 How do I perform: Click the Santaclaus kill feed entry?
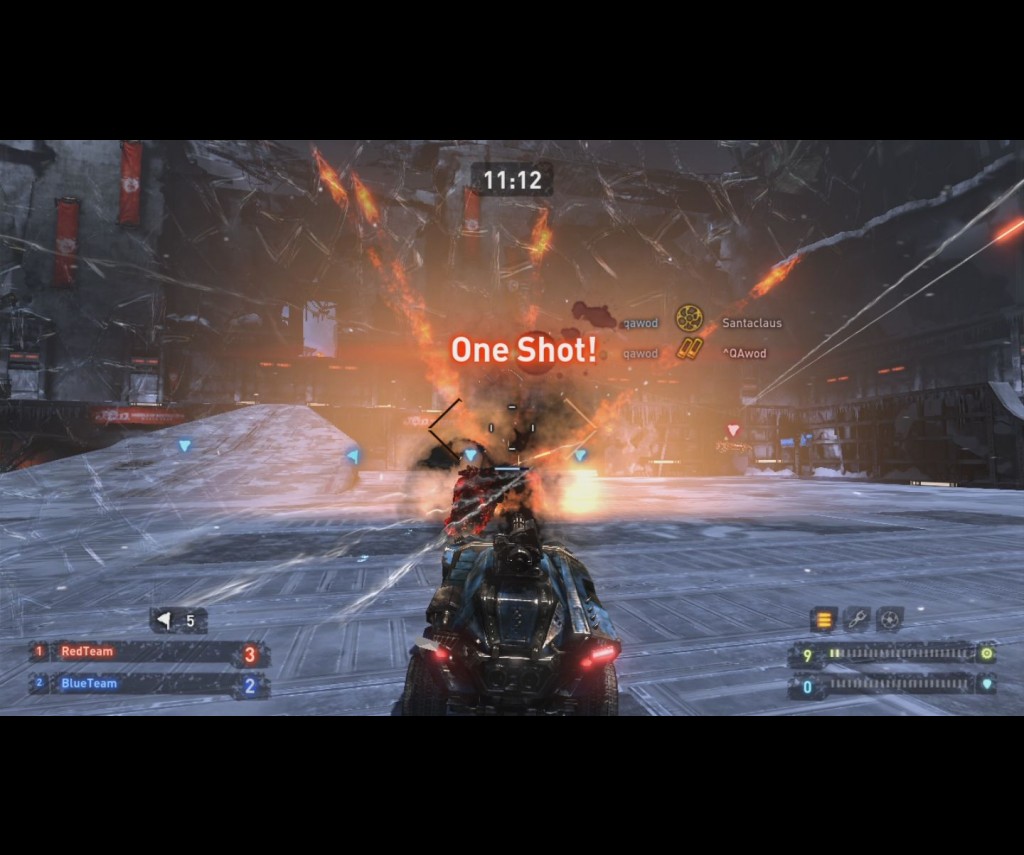(751, 324)
